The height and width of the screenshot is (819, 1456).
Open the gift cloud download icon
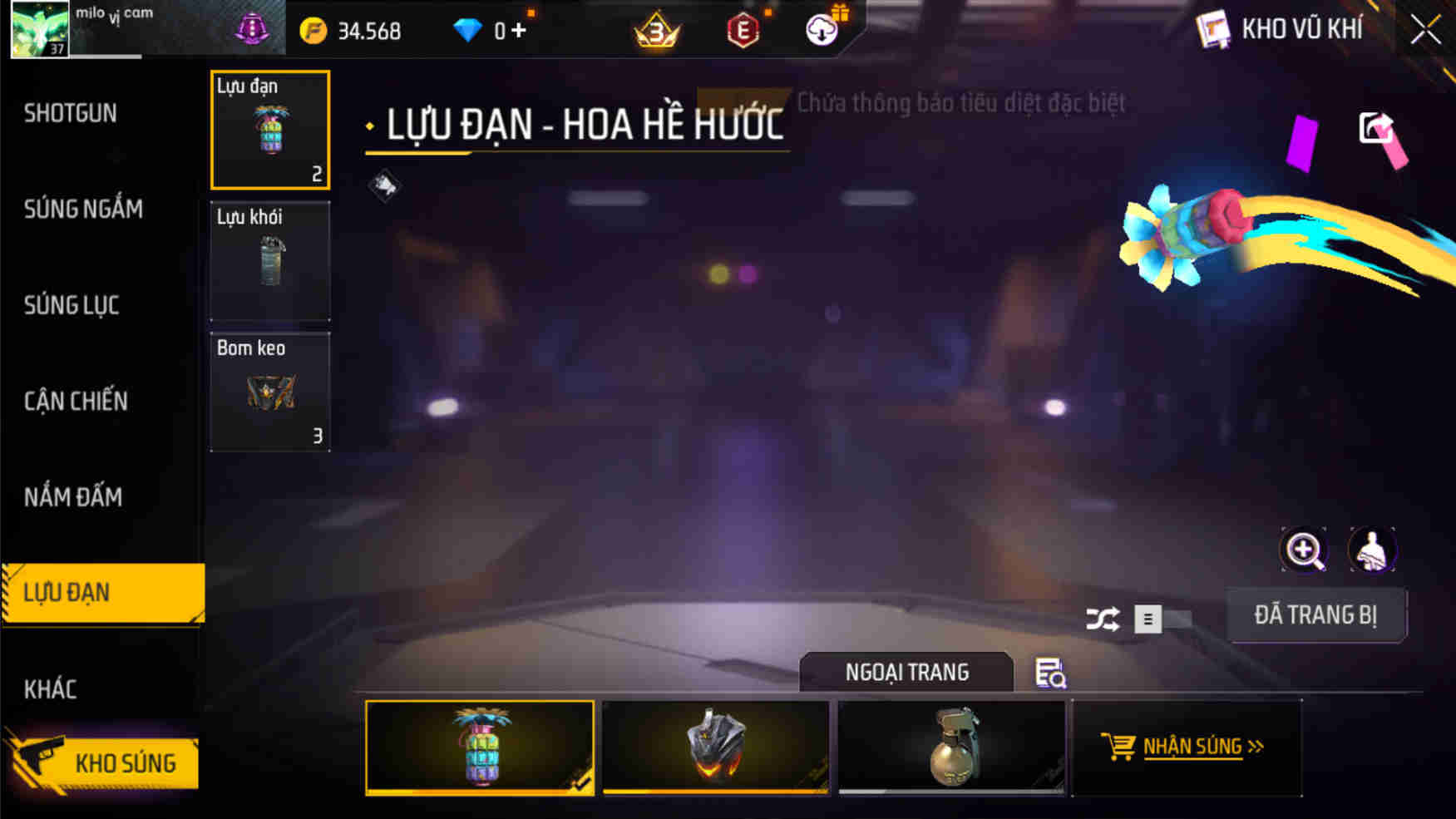coord(822,31)
